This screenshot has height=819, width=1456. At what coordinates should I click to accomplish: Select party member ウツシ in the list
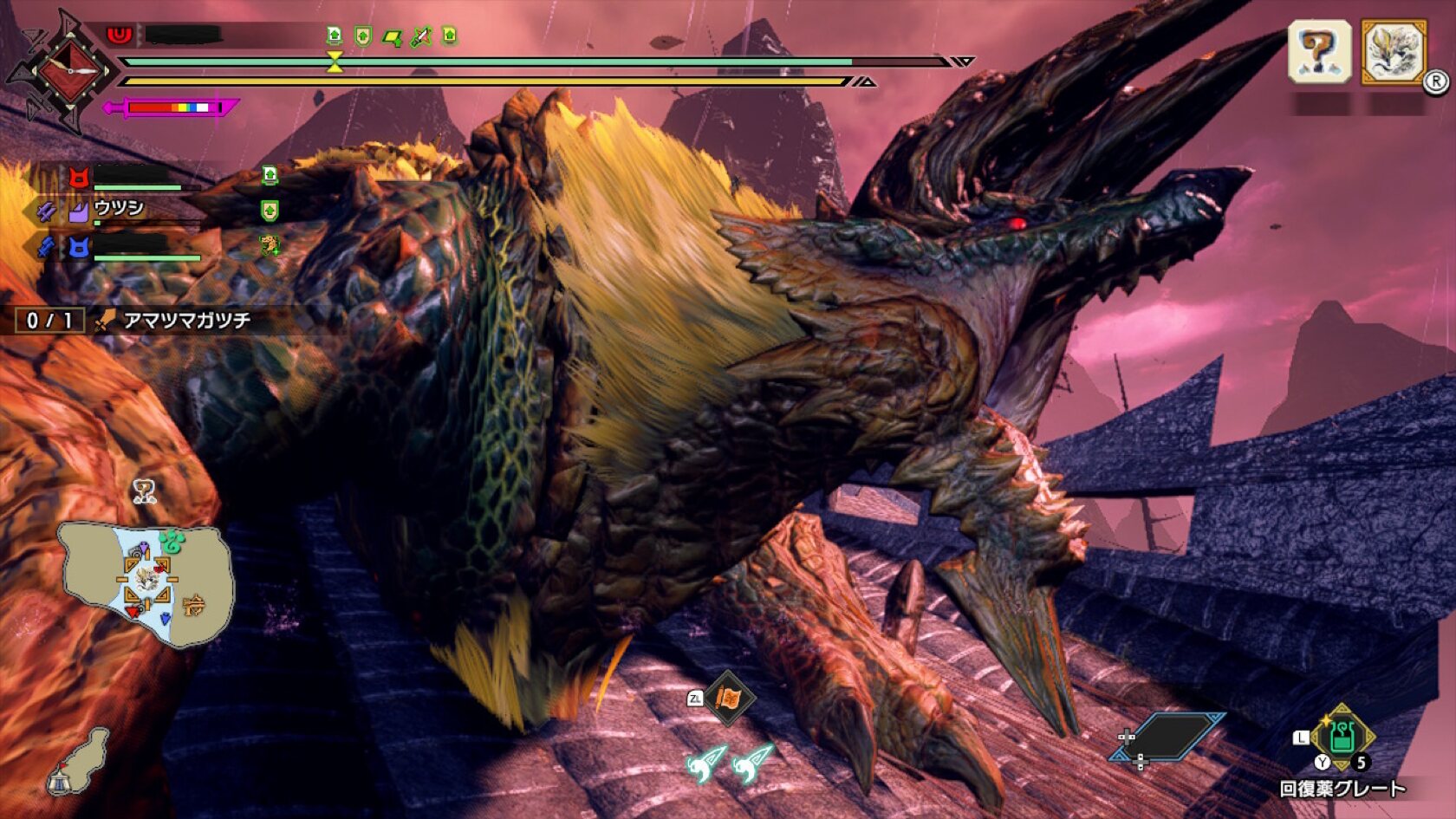coord(119,208)
